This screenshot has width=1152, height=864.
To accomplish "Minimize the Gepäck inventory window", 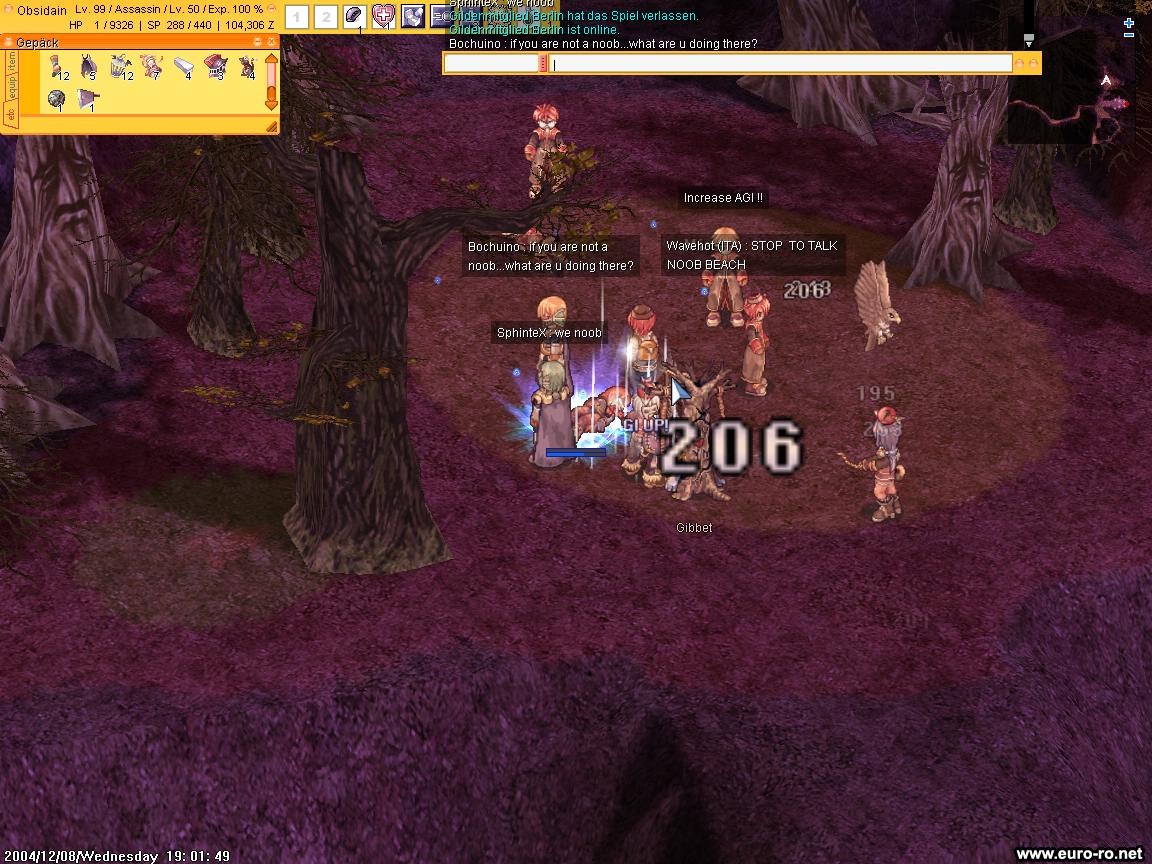I will [257, 41].
